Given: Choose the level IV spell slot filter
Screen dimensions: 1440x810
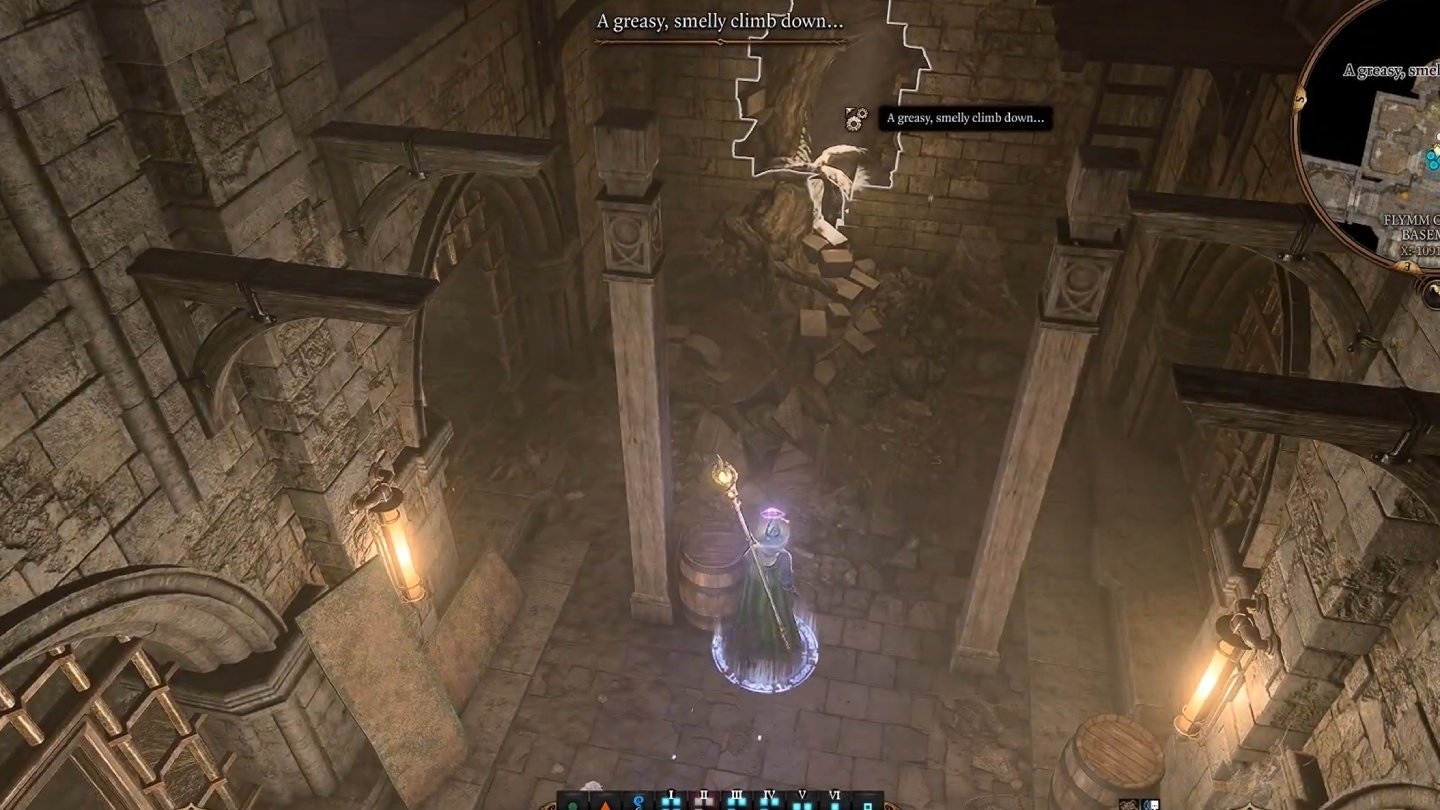Looking at the screenshot, I should click(x=769, y=801).
